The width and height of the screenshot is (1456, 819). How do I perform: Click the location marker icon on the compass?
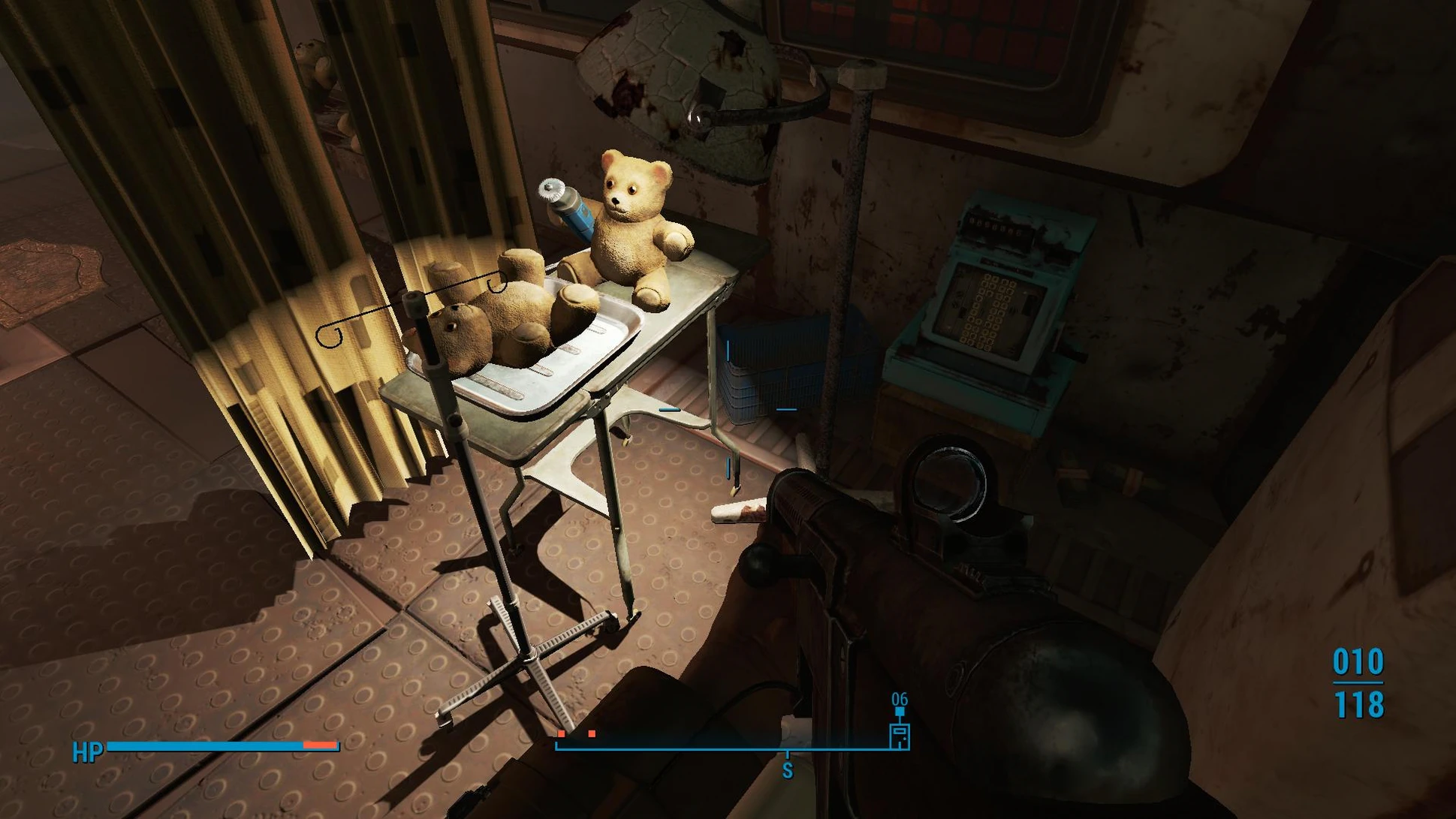coord(899,733)
